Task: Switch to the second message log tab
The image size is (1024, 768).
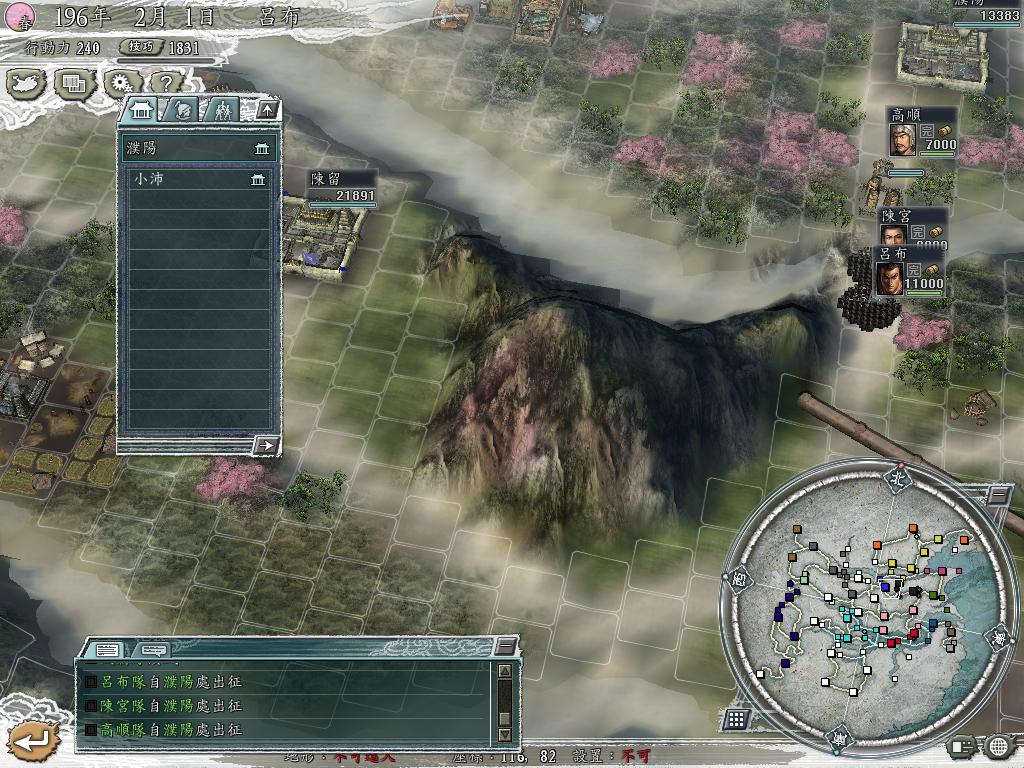Action: [x=152, y=650]
